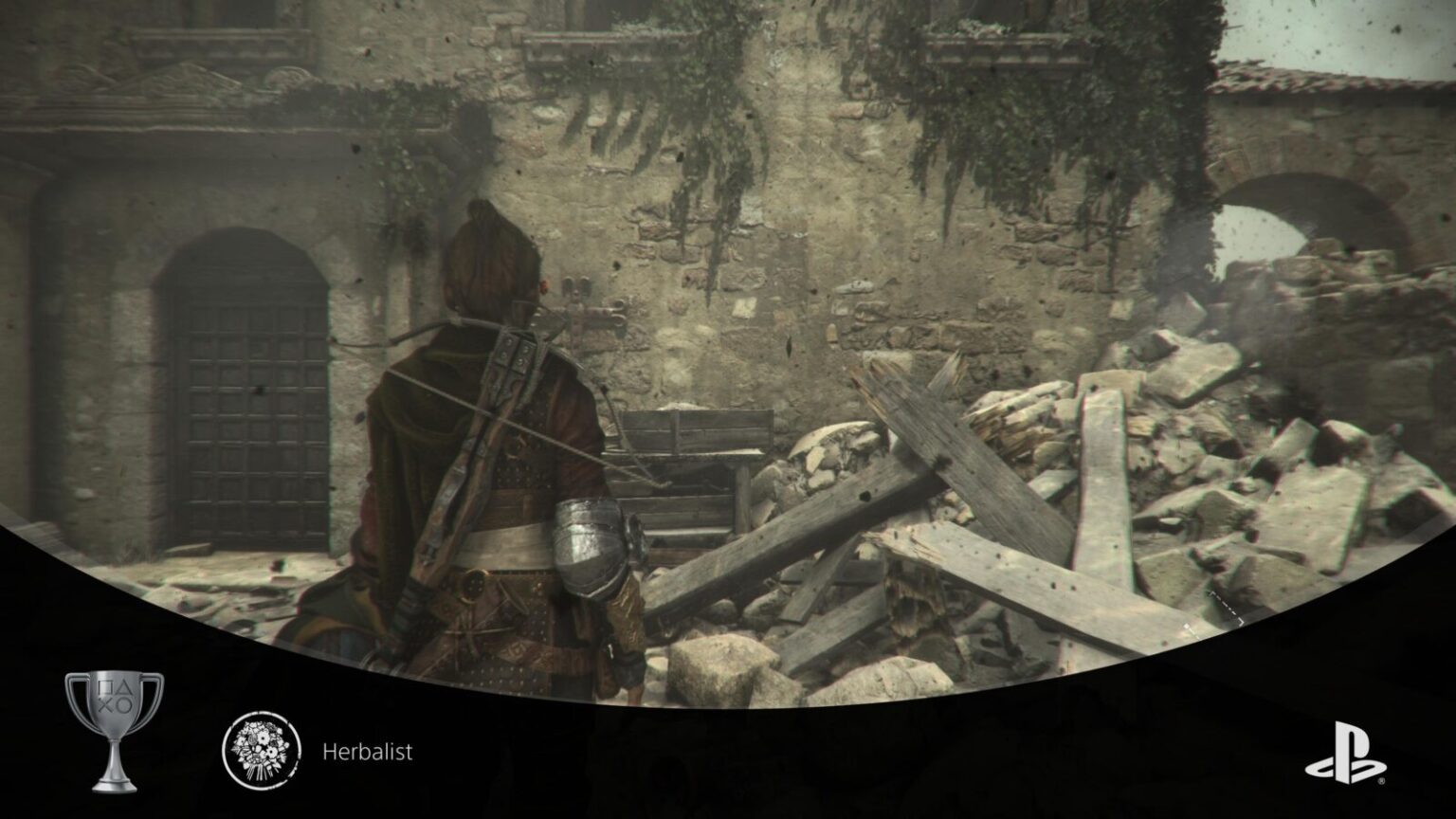Toggle the metal shoulder pauldron
Screen dimensions: 1456x819
(590, 545)
